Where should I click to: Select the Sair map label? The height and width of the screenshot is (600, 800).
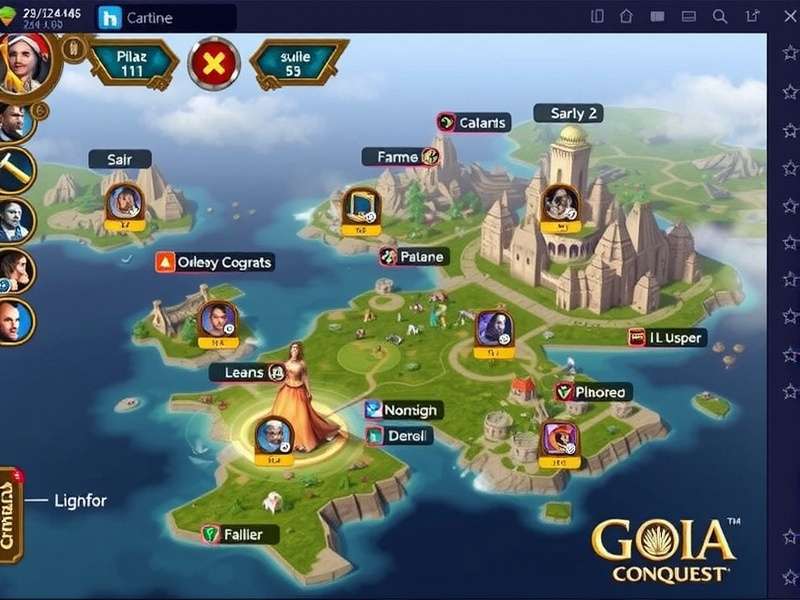point(119,159)
